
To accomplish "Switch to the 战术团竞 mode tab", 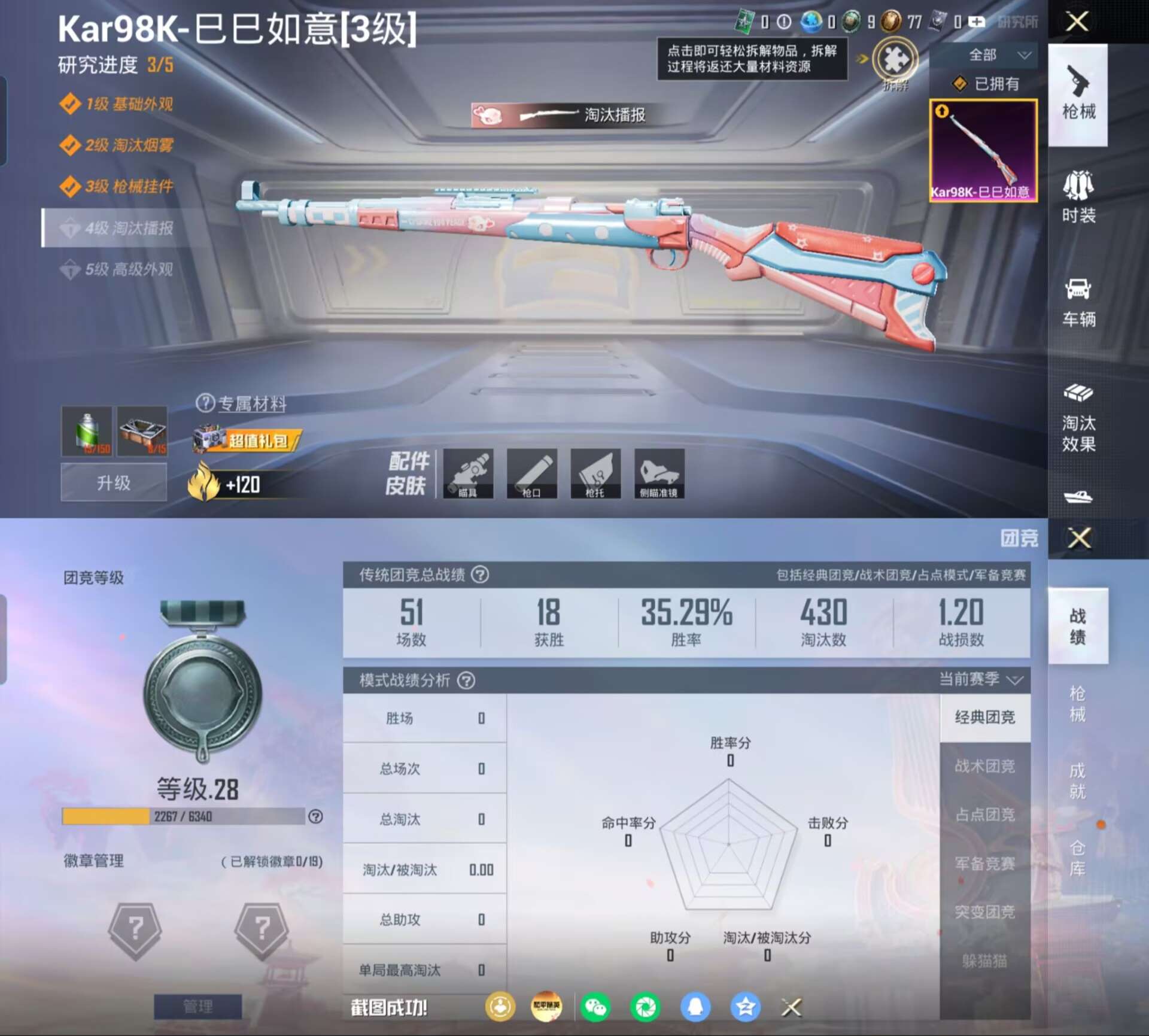I will click(984, 767).
